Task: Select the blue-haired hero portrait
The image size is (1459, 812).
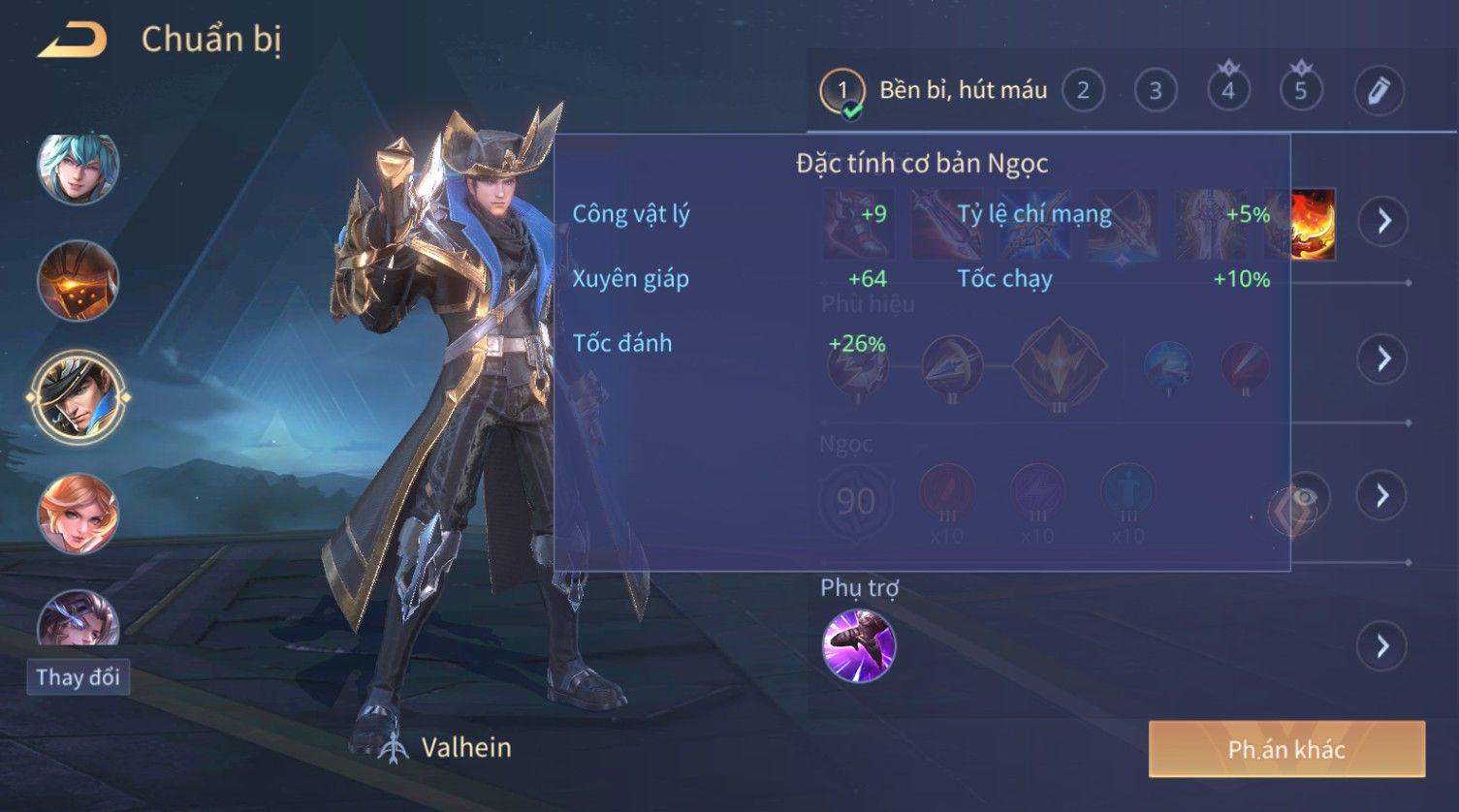Action: pyautogui.click(x=78, y=168)
